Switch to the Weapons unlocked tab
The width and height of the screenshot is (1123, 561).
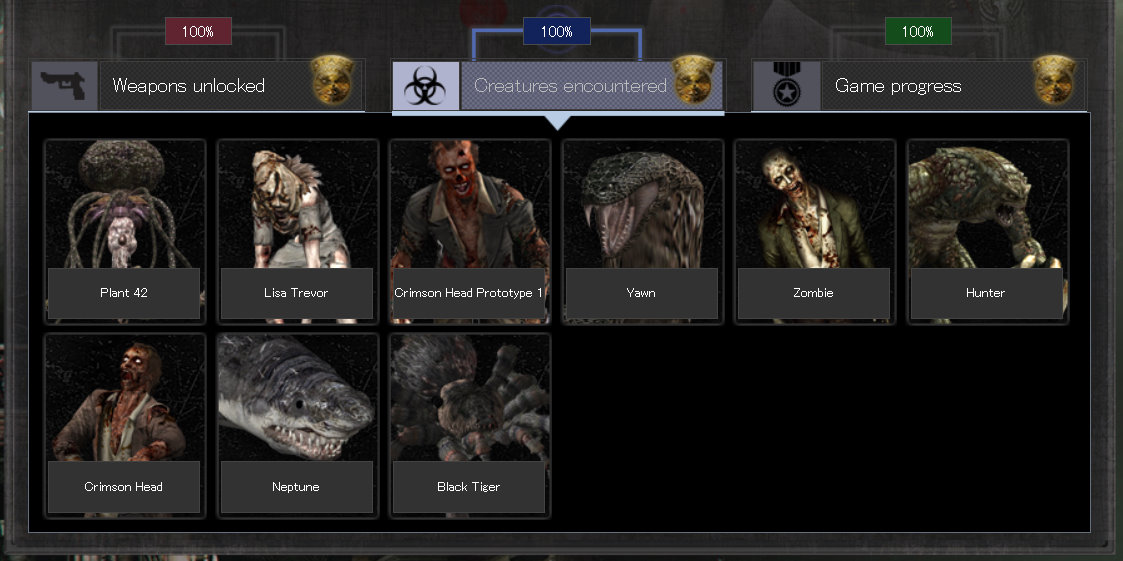pos(197,86)
